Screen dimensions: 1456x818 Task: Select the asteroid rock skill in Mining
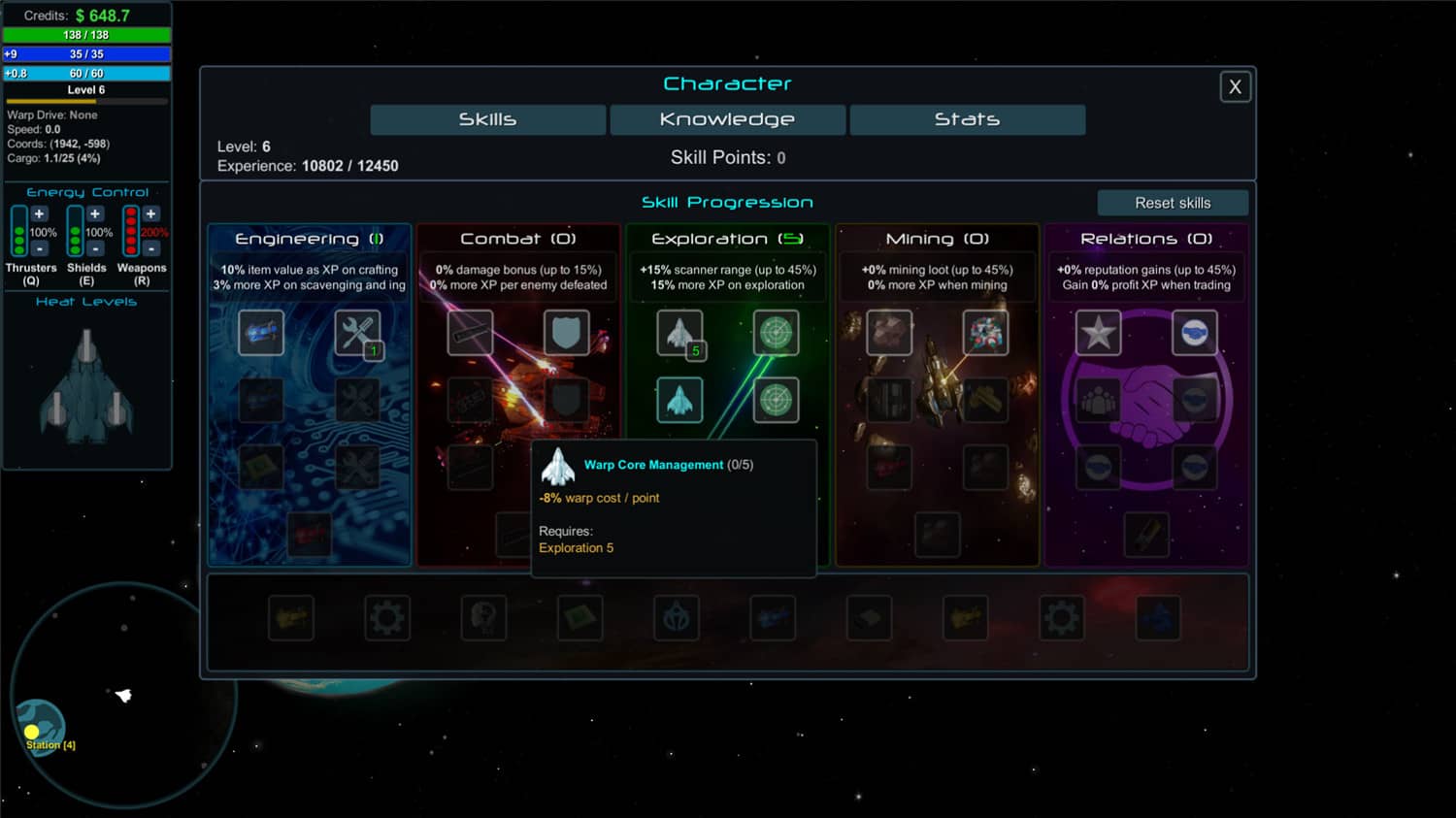click(x=888, y=333)
